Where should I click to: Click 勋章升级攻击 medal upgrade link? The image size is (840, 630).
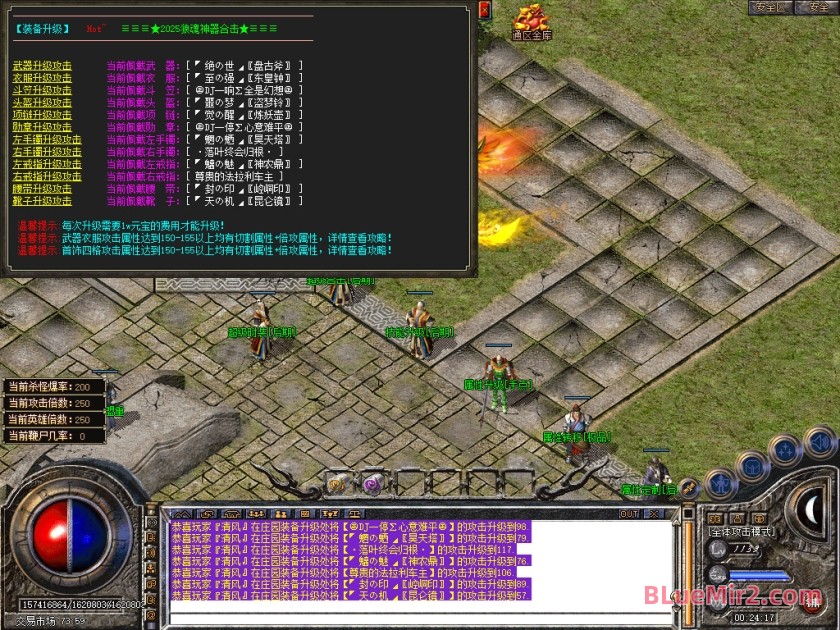coord(41,126)
